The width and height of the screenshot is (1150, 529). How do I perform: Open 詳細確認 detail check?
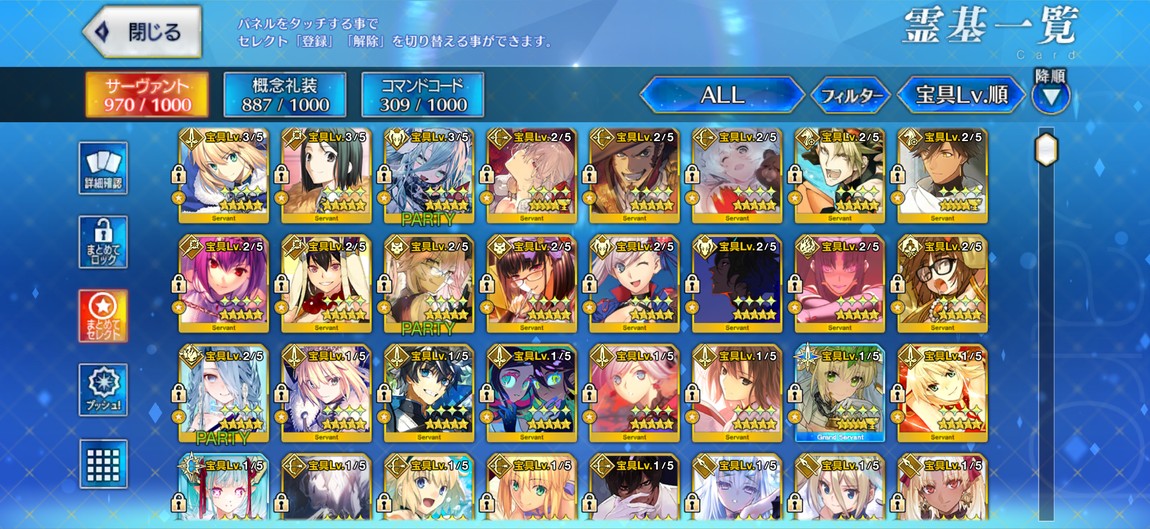point(103,168)
